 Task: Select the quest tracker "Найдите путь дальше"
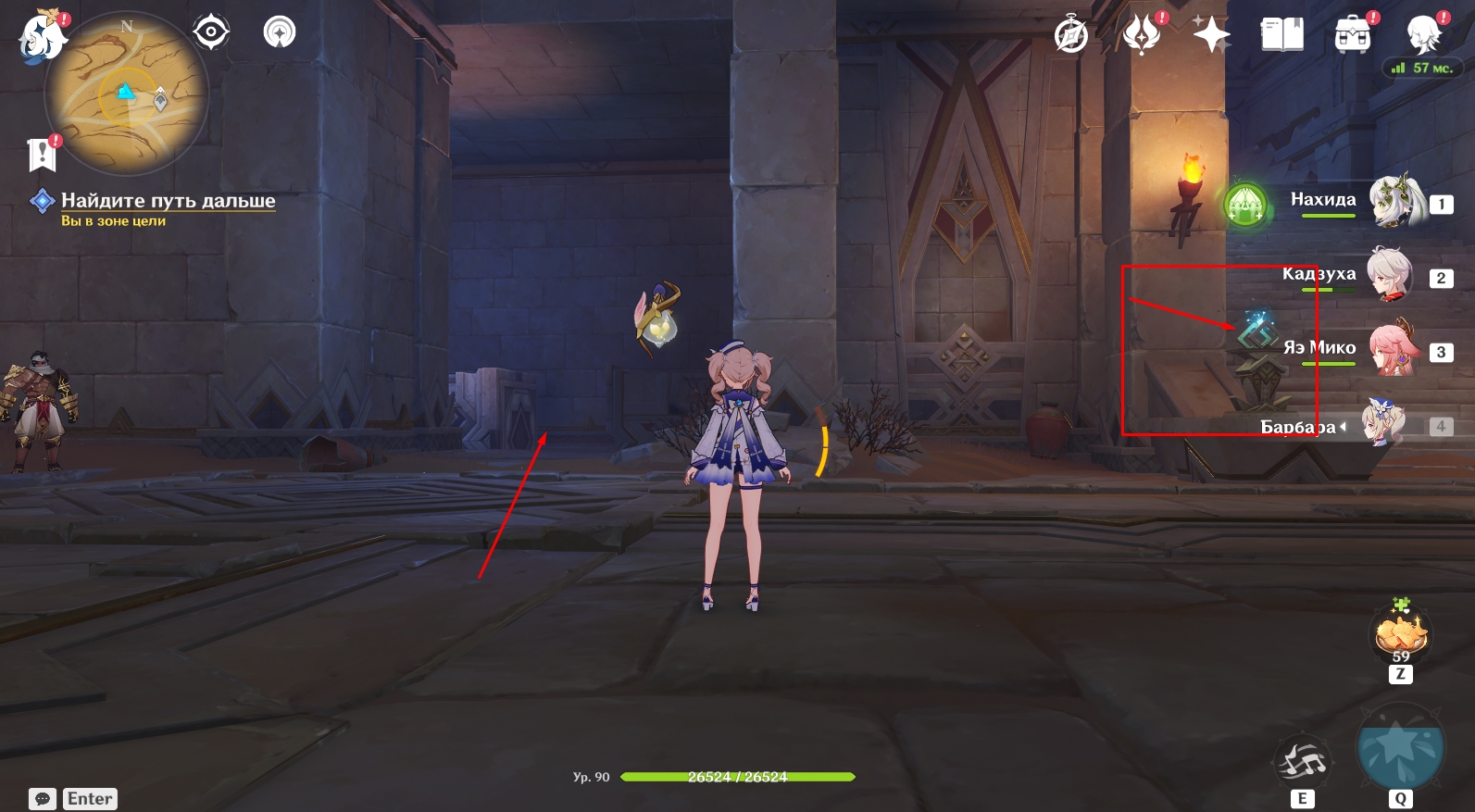(x=168, y=201)
